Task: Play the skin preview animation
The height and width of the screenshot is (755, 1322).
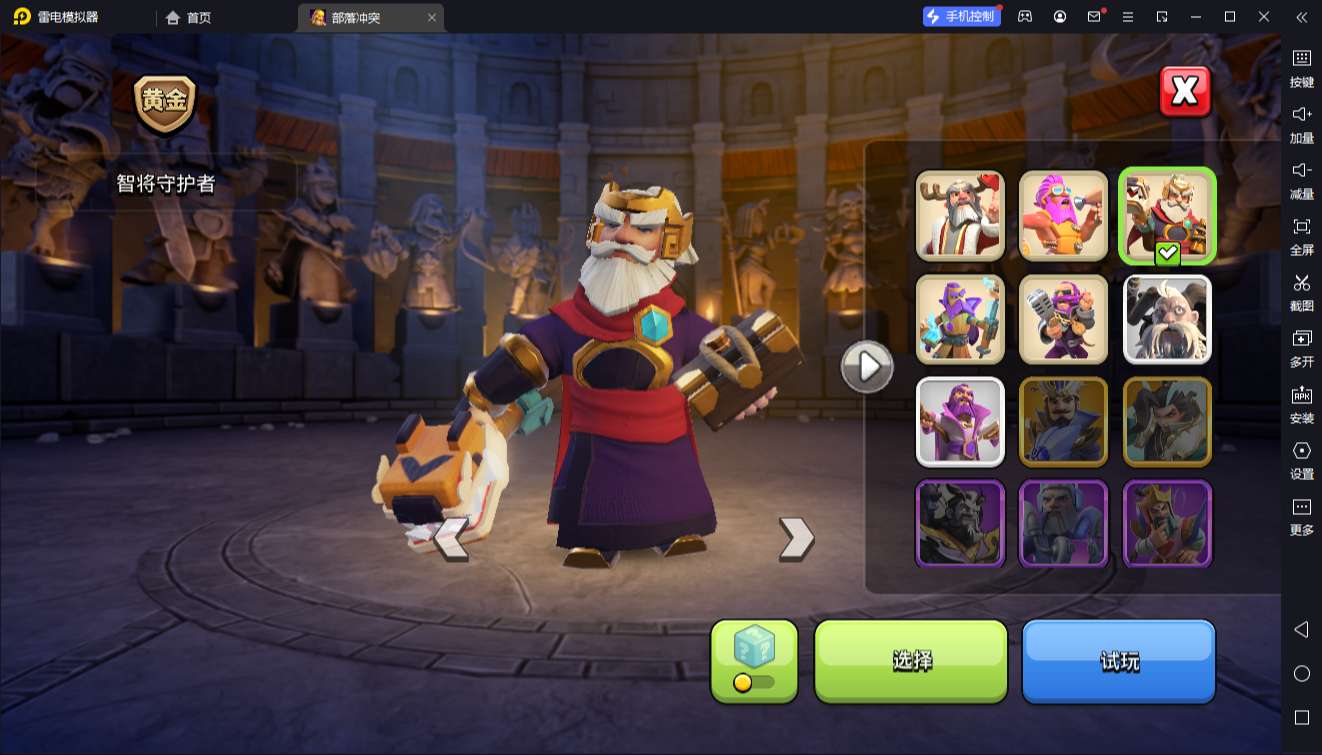Action: point(867,367)
